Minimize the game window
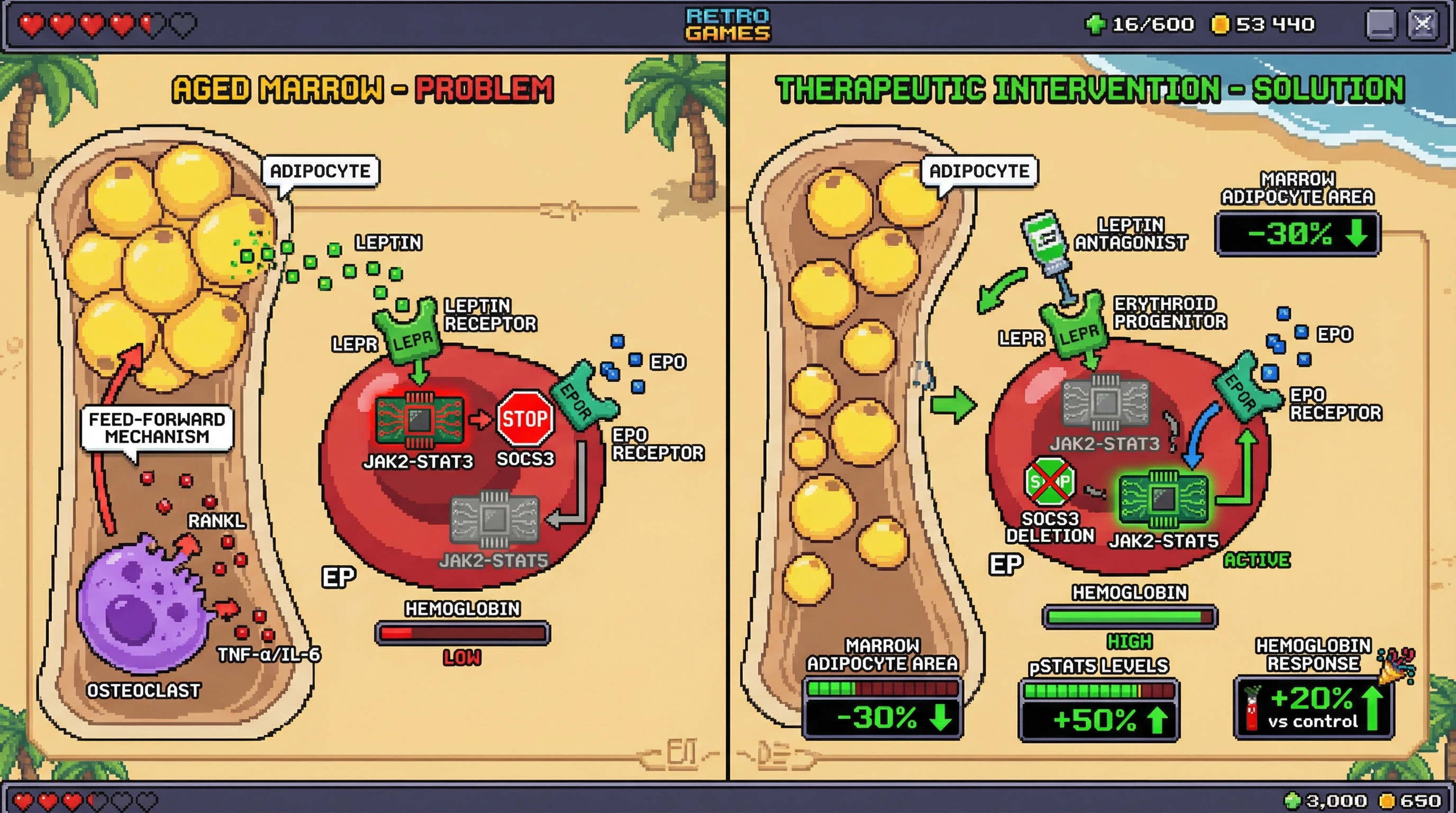1456x813 pixels. (x=1381, y=25)
